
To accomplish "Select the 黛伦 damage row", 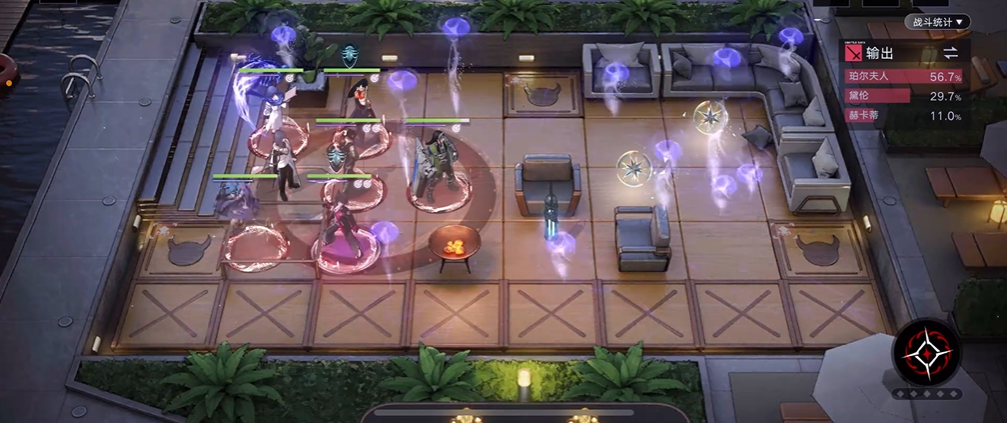I will 904,96.
